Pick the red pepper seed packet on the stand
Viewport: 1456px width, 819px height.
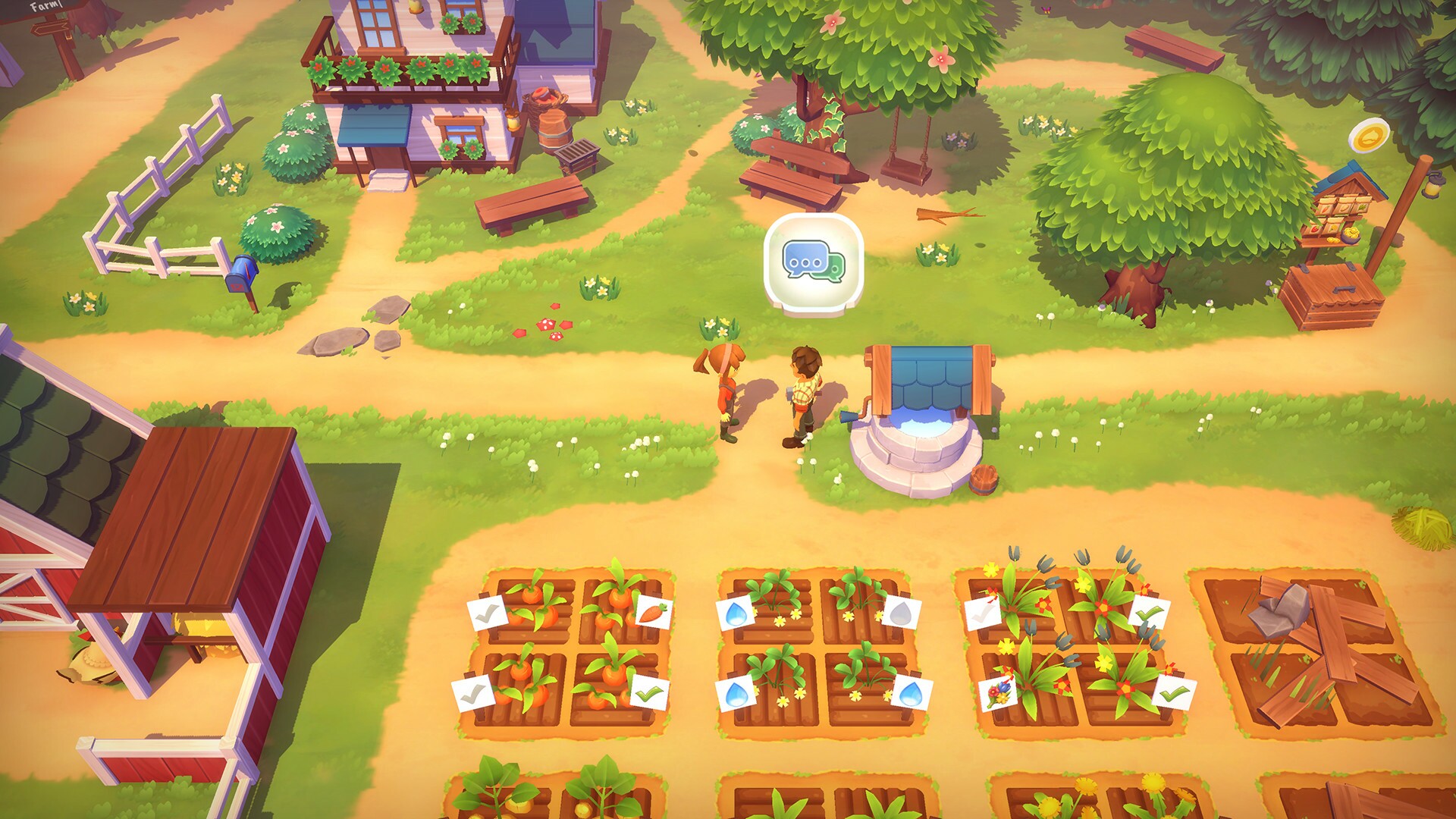(1313, 229)
